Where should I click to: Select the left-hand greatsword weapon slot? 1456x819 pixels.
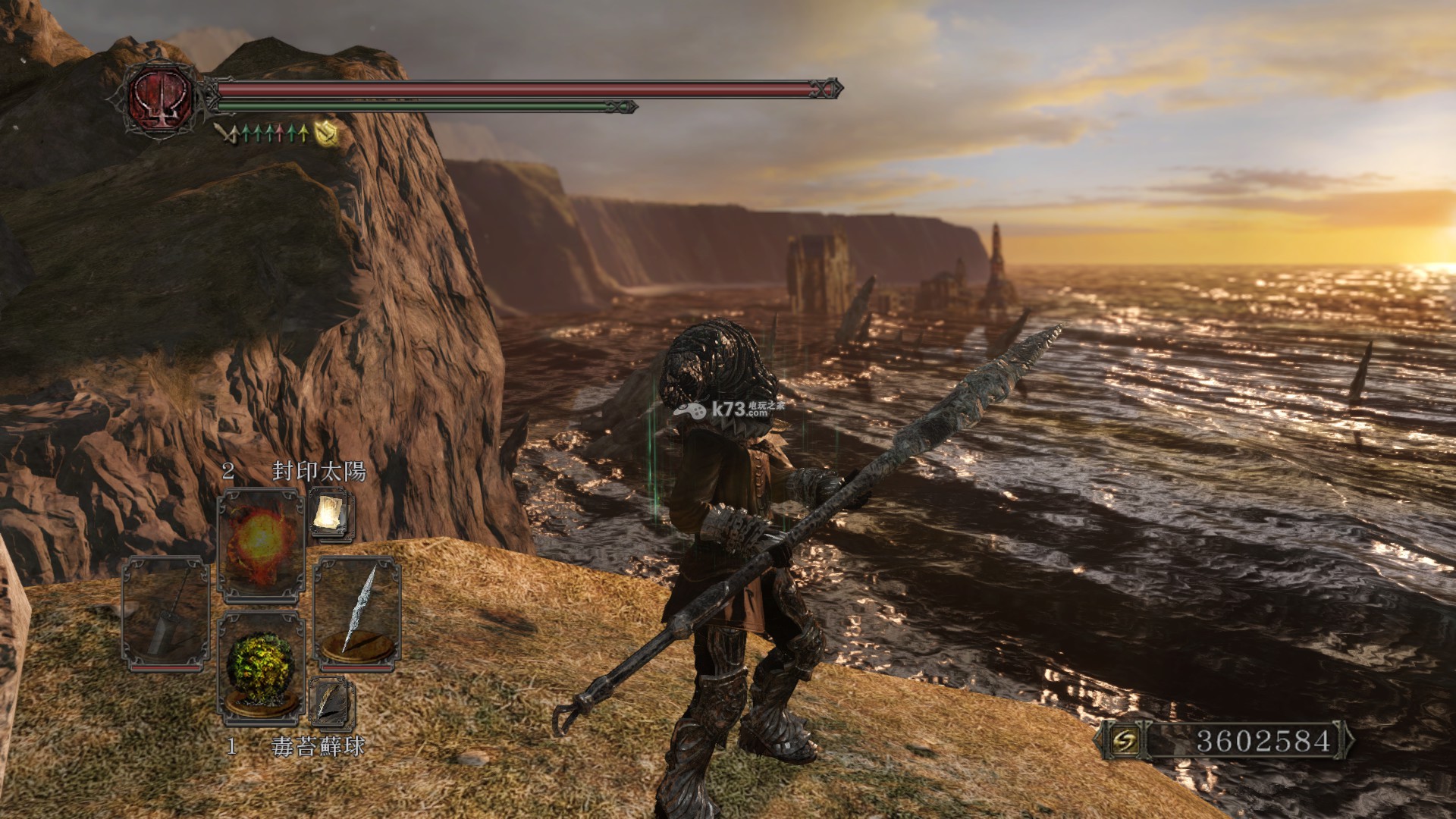click(166, 613)
